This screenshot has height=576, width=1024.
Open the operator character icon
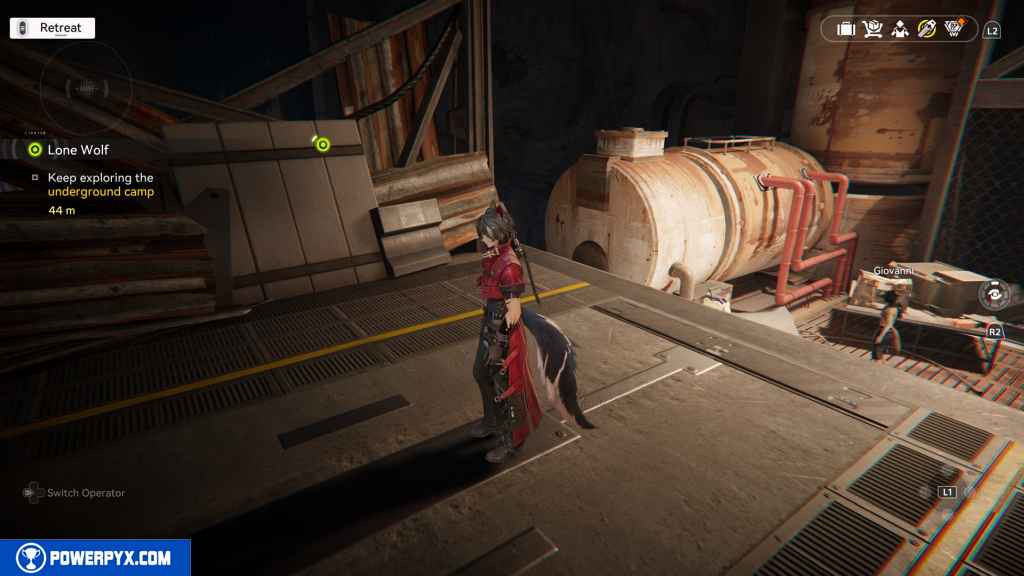tap(899, 29)
